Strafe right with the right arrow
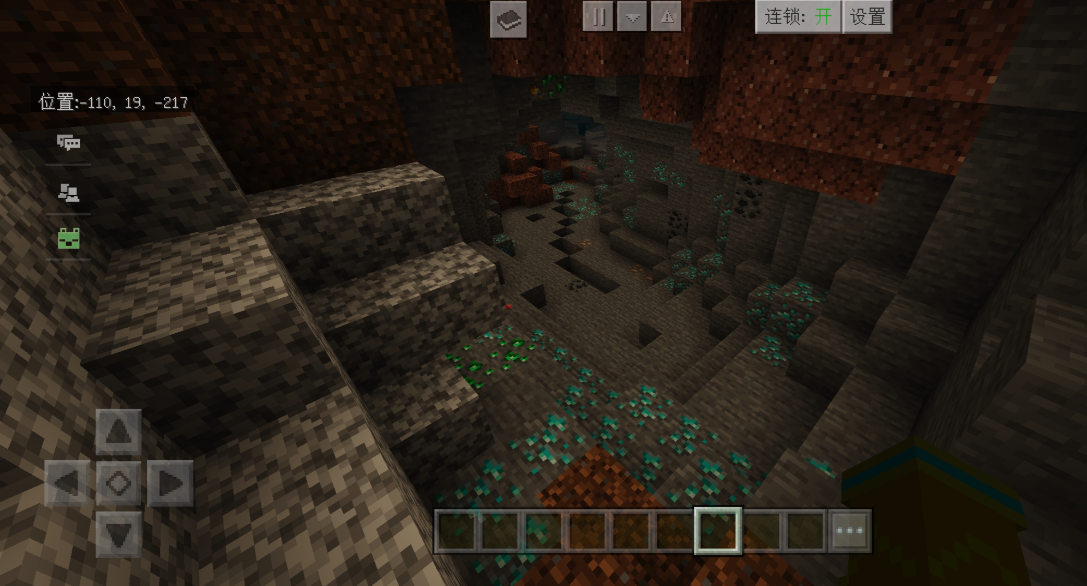Screen dimensions: 1087x586 click(170, 484)
